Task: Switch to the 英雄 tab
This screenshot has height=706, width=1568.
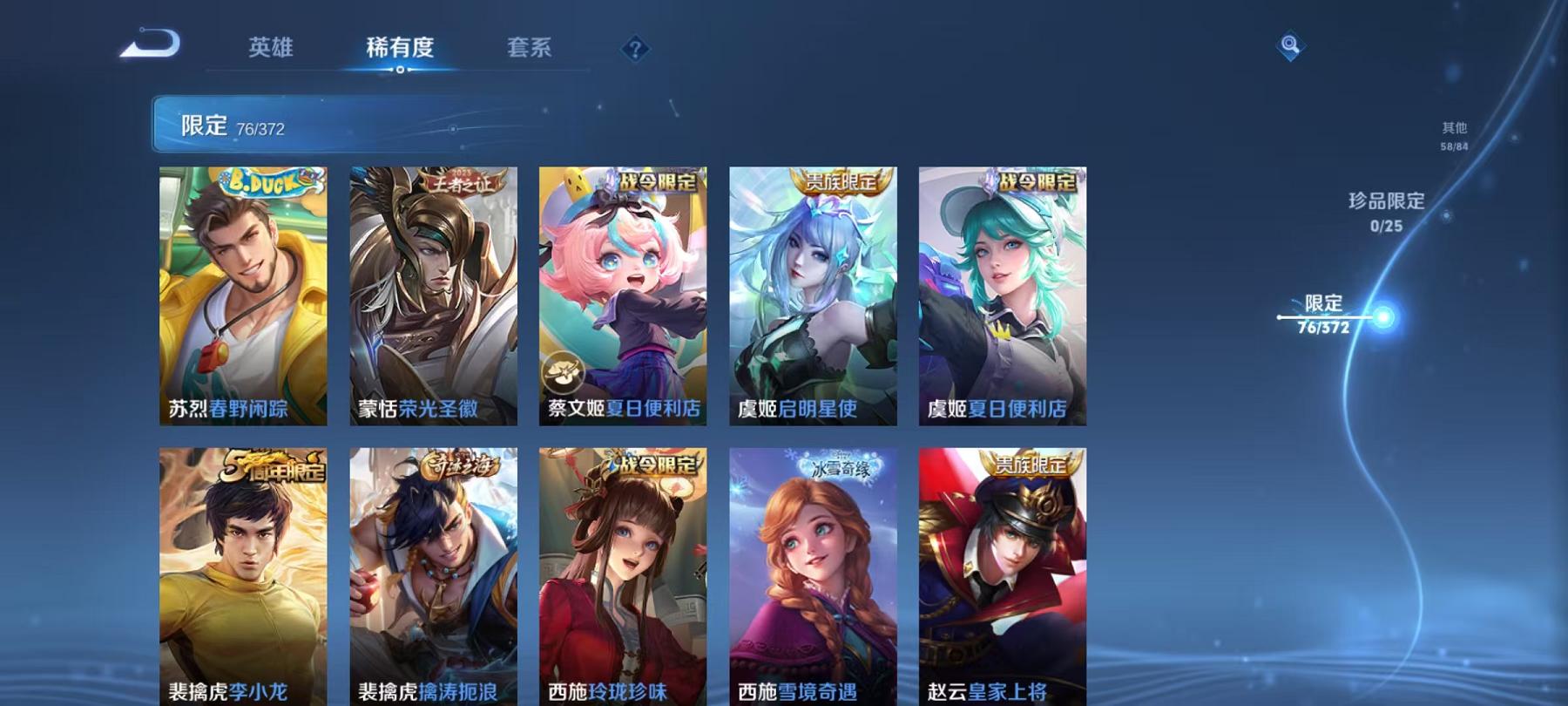Action: click(271, 50)
